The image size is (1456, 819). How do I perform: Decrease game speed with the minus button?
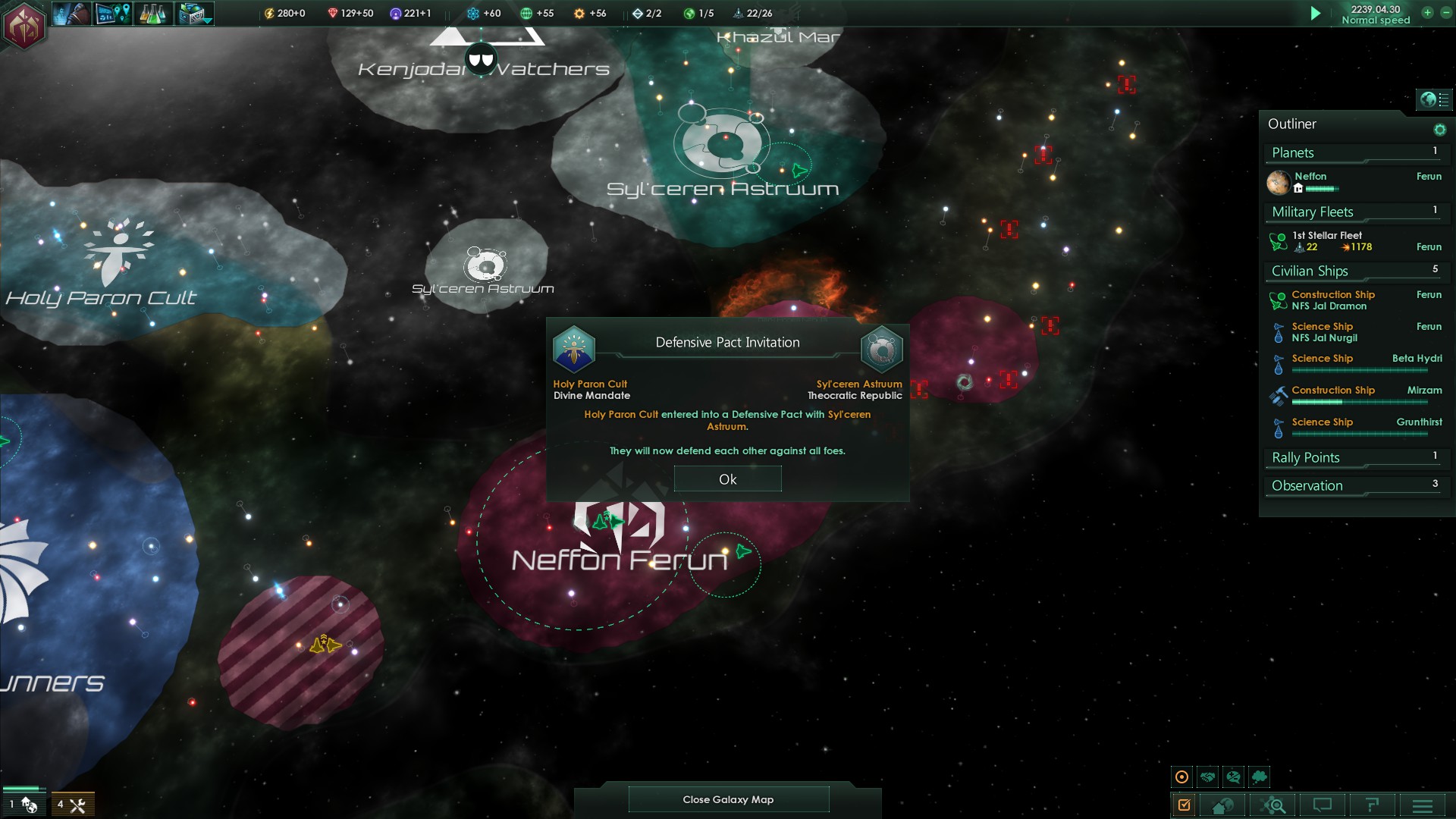tap(1445, 13)
